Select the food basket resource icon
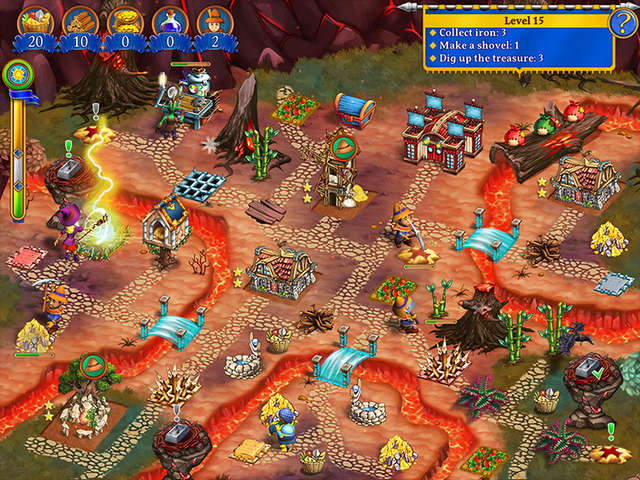 click(35, 21)
